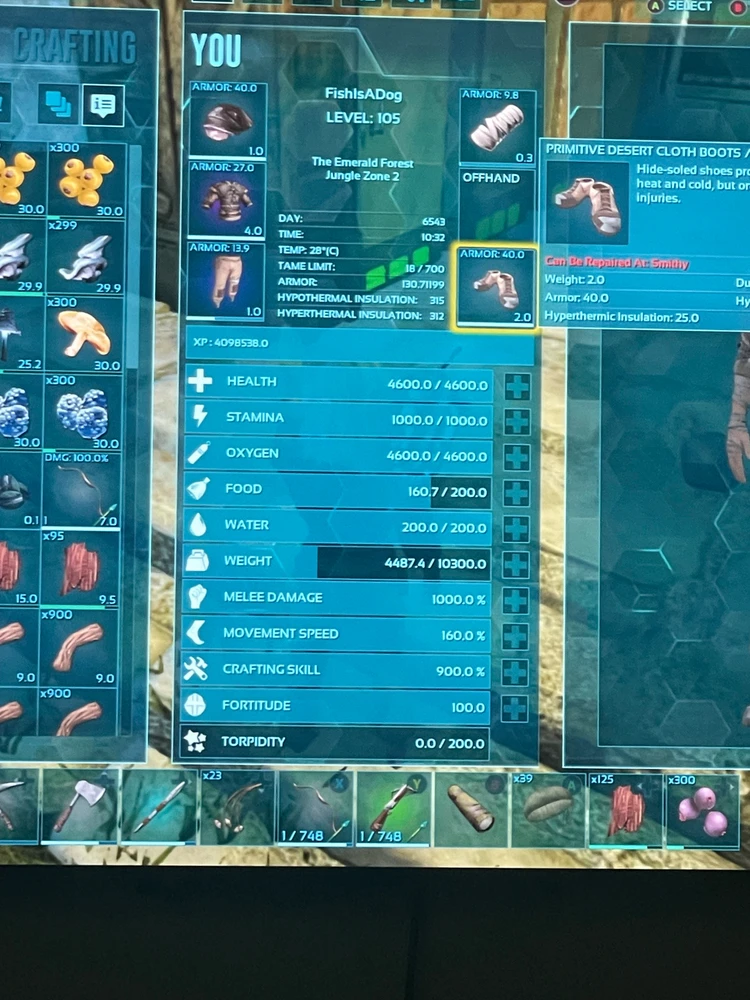The width and height of the screenshot is (750, 1000).
Task: Choose the equipped pants slot
Action: coord(228,280)
